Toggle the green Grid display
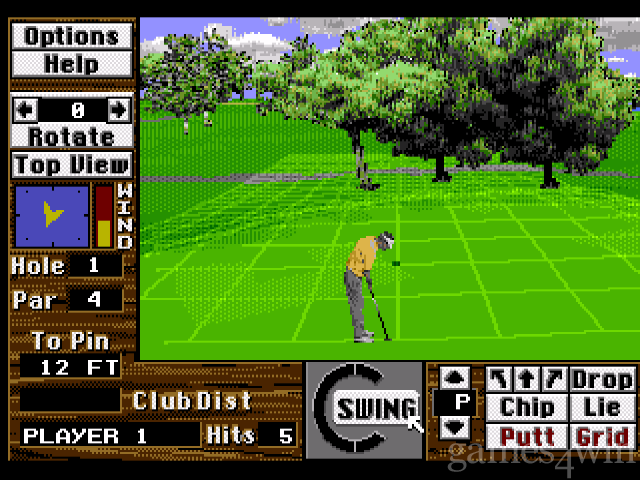This screenshot has height=480, width=640. 602,436
